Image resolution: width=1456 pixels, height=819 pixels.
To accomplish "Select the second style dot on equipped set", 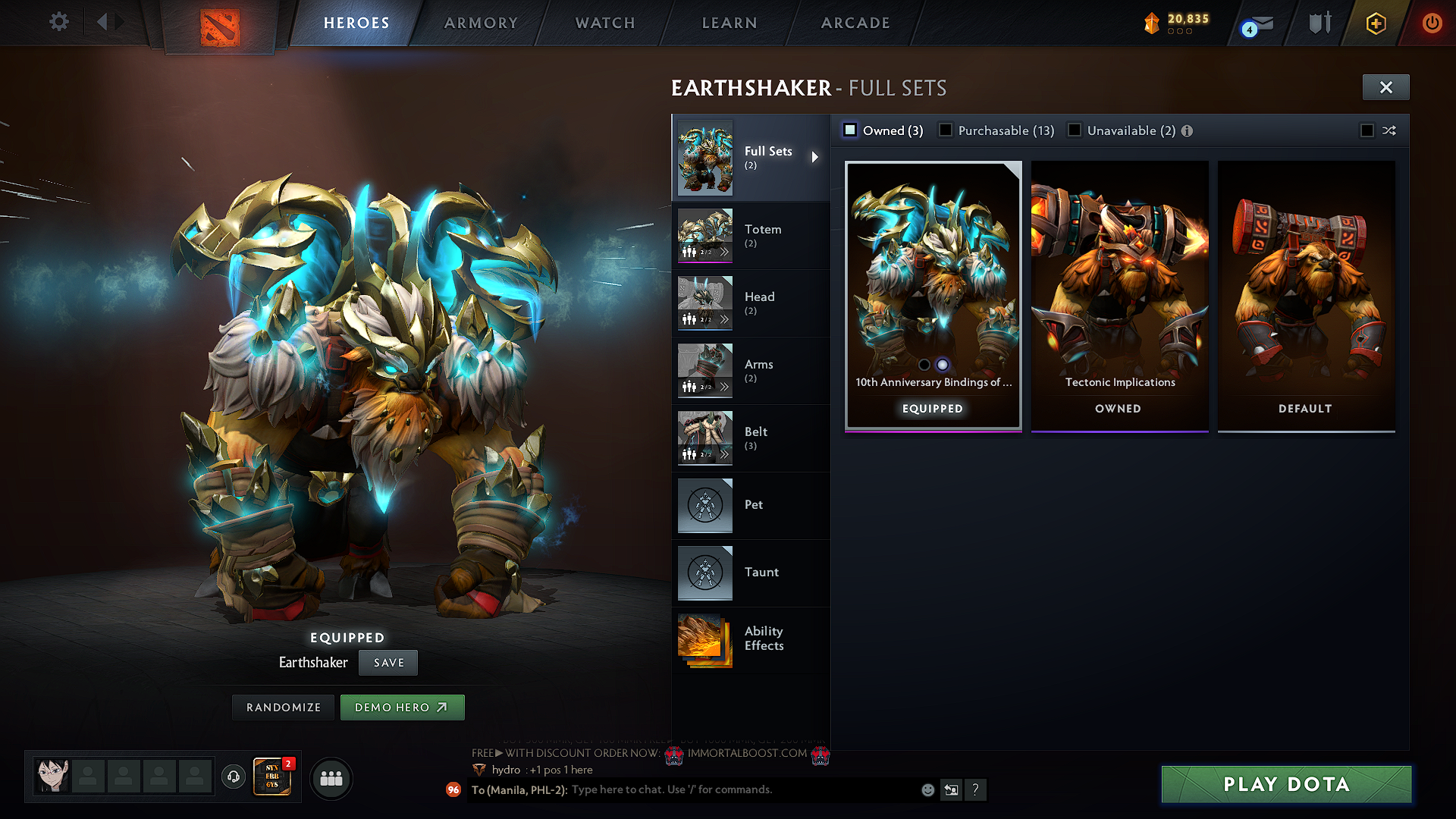I will click(x=943, y=365).
